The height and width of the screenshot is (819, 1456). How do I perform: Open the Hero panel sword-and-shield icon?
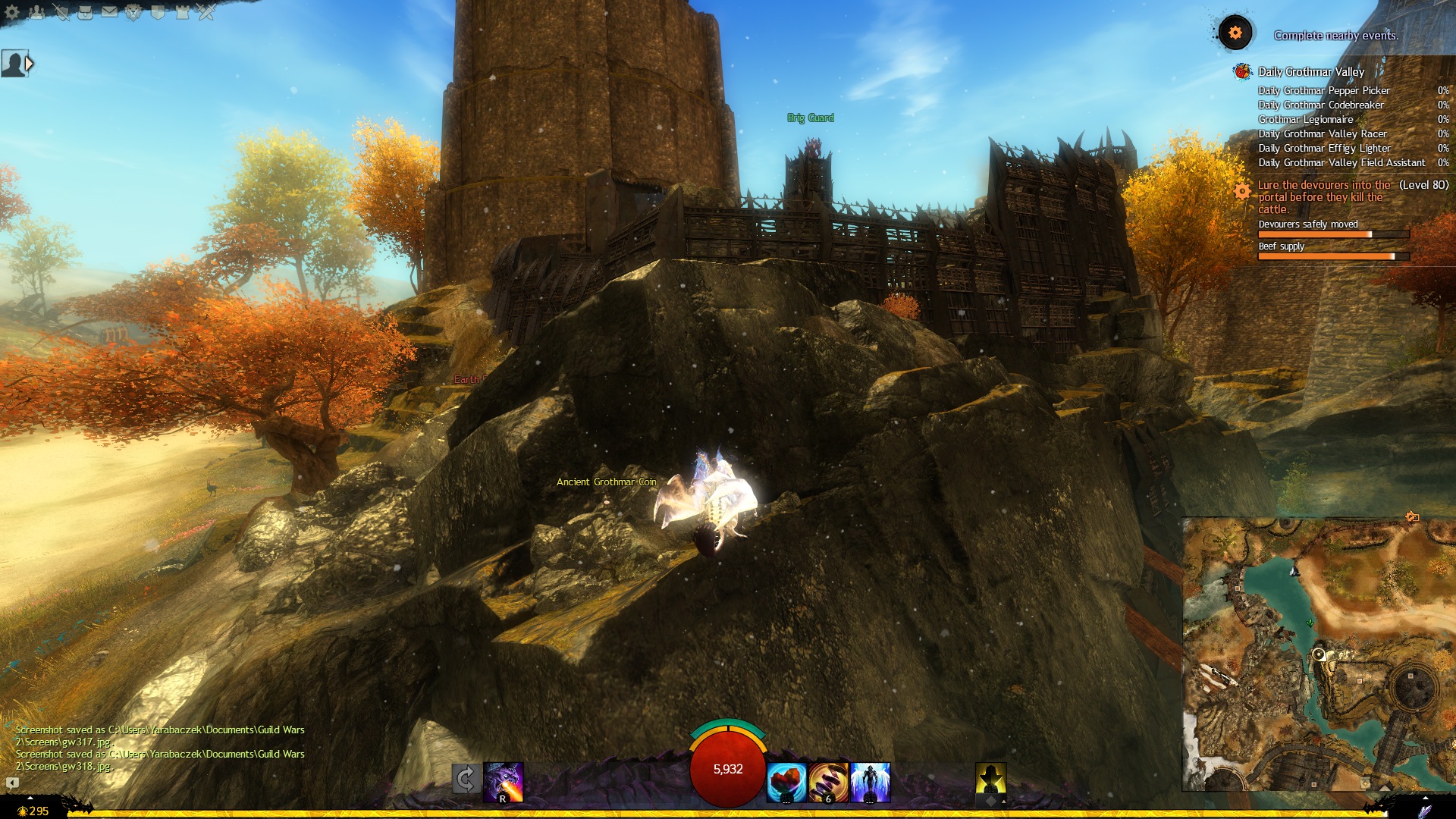click(61, 12)
